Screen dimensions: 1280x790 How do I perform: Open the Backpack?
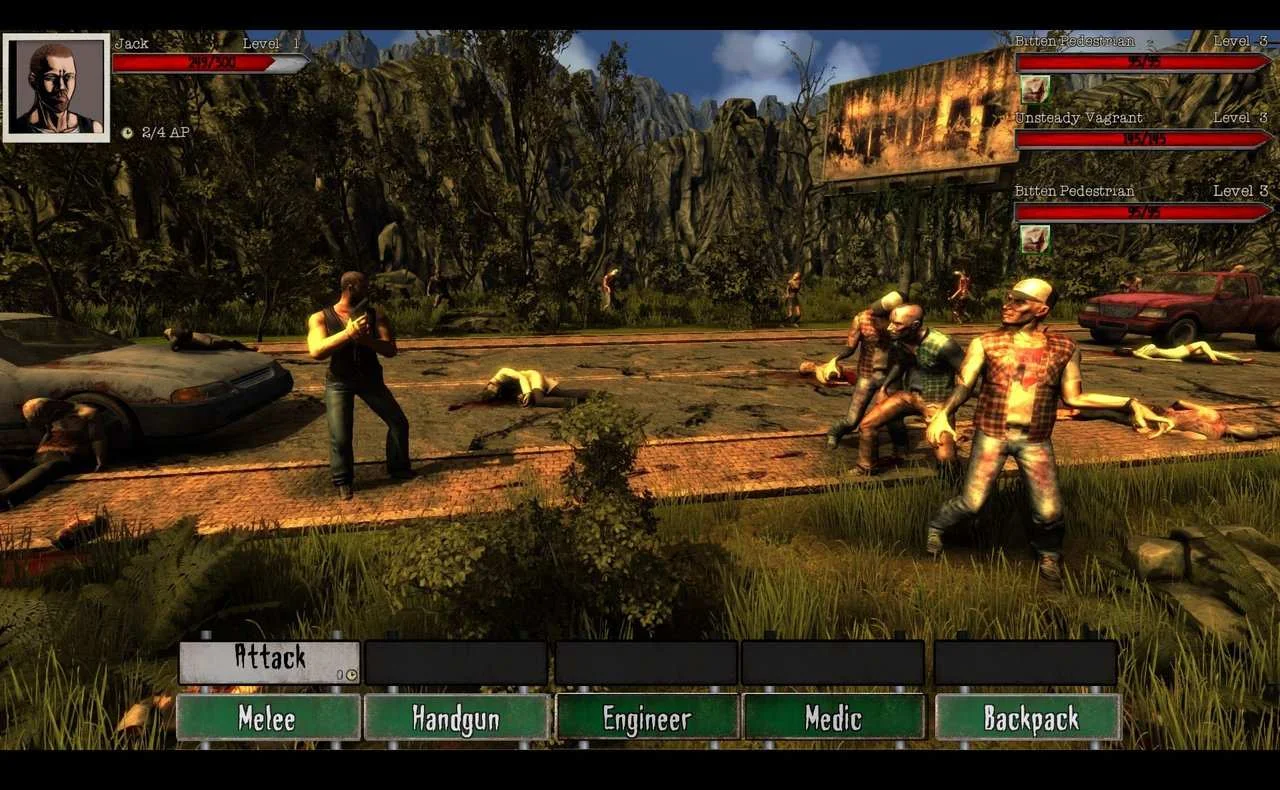pos(1027,717)
